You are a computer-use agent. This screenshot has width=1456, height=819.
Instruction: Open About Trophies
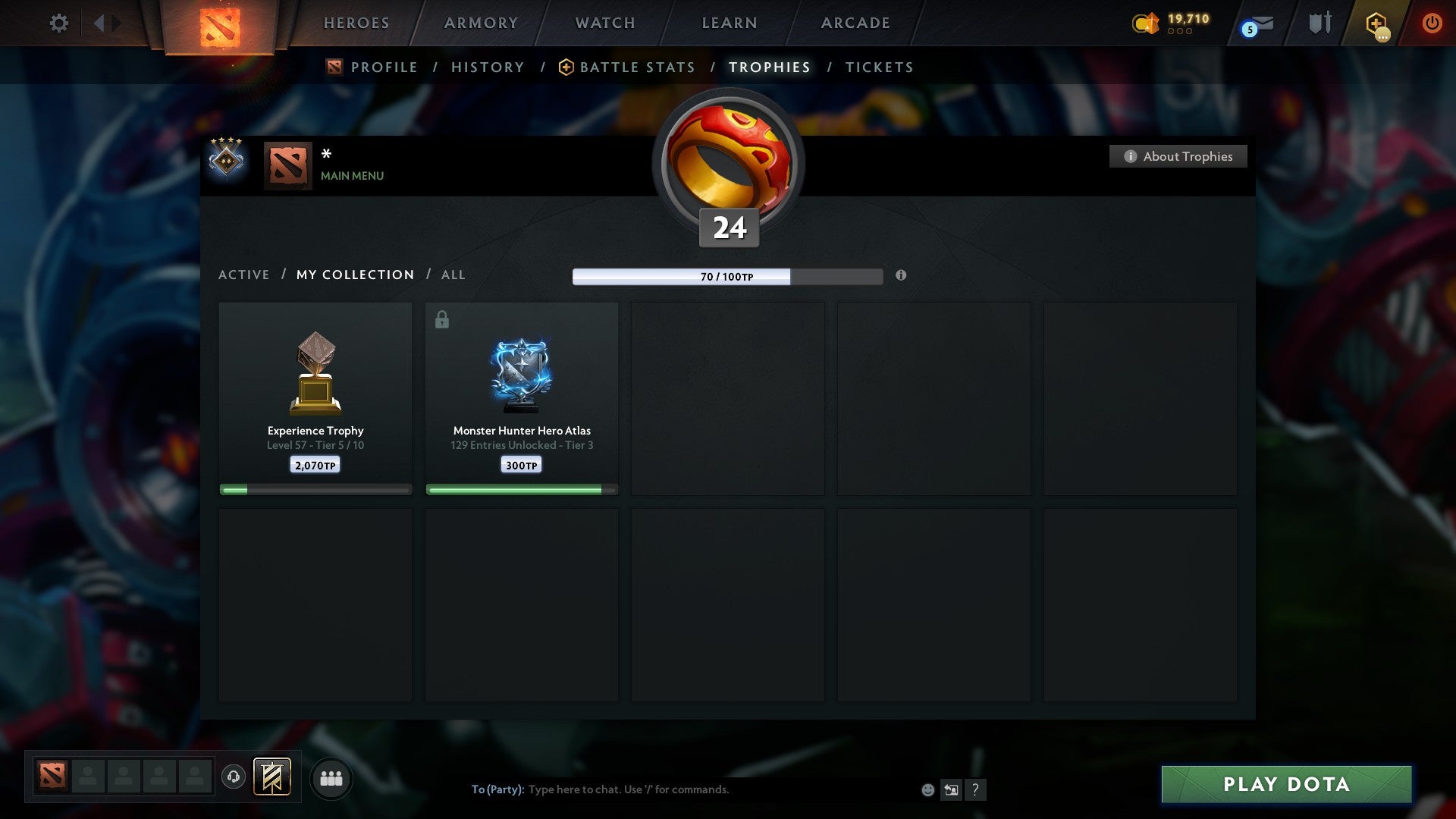[1178, 156]
